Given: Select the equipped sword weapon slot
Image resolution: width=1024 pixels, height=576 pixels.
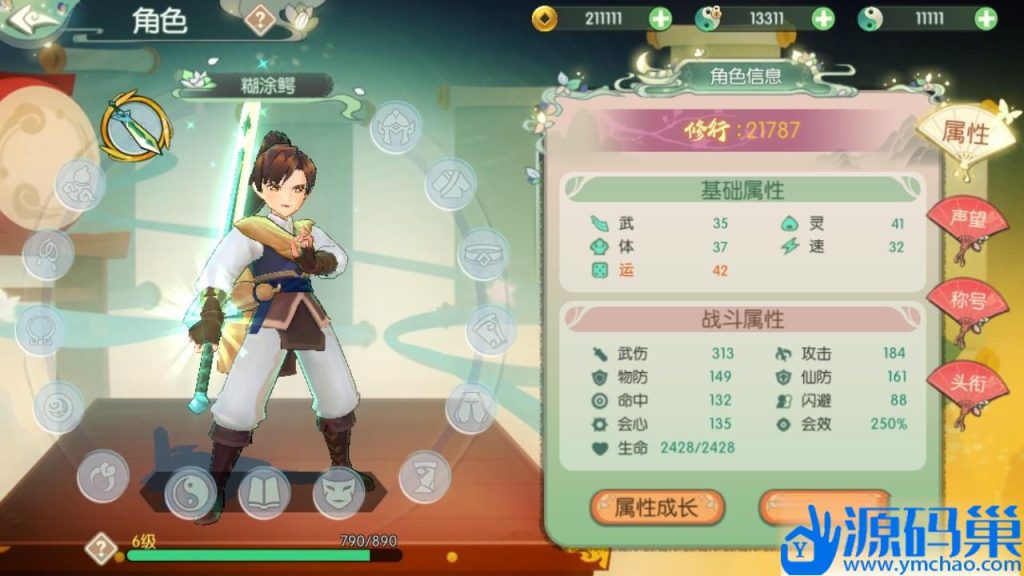Looking at the screenshot, I should tap(134, 126).
